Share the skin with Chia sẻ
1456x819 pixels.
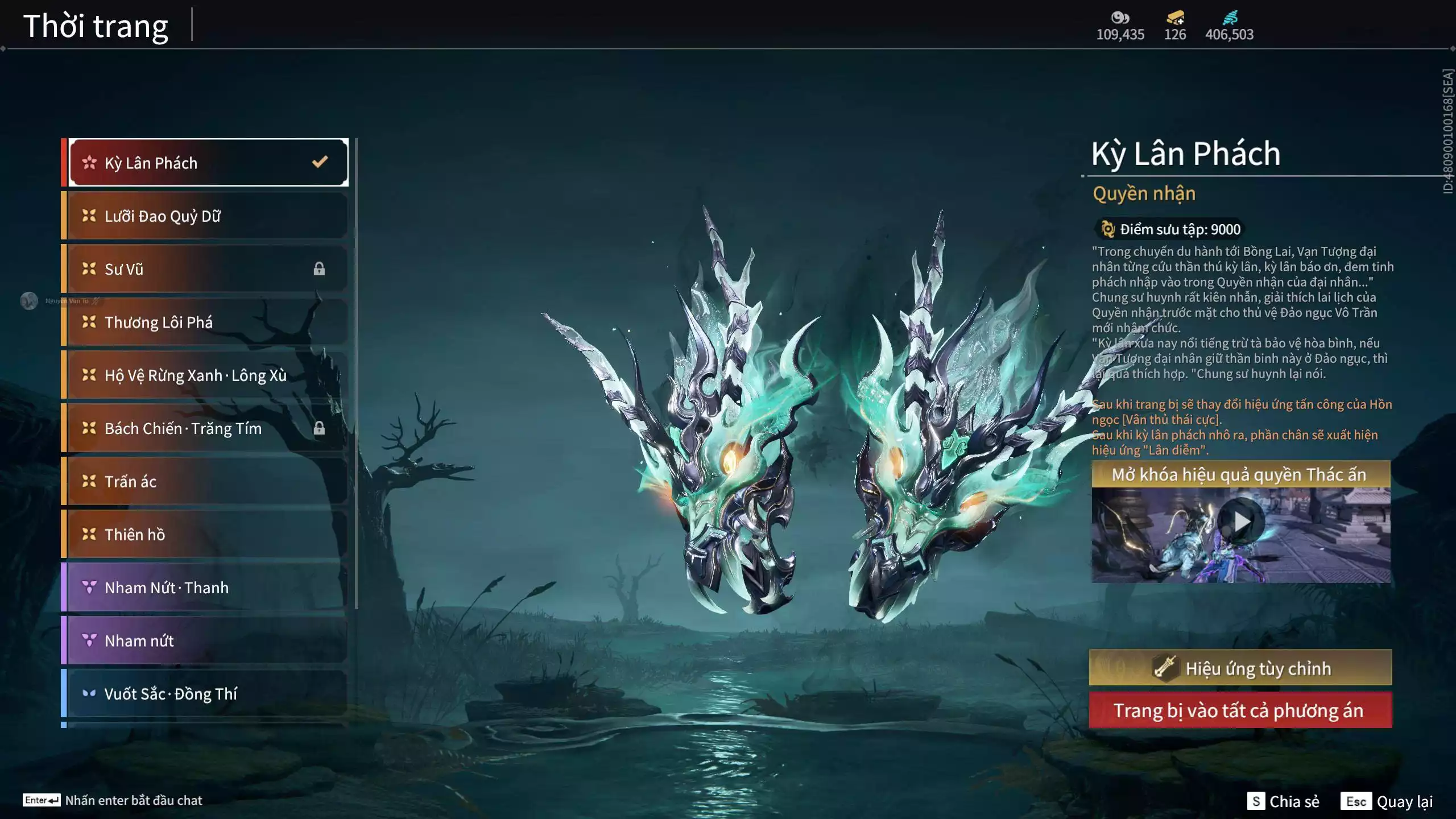[x=1283, y=801]
